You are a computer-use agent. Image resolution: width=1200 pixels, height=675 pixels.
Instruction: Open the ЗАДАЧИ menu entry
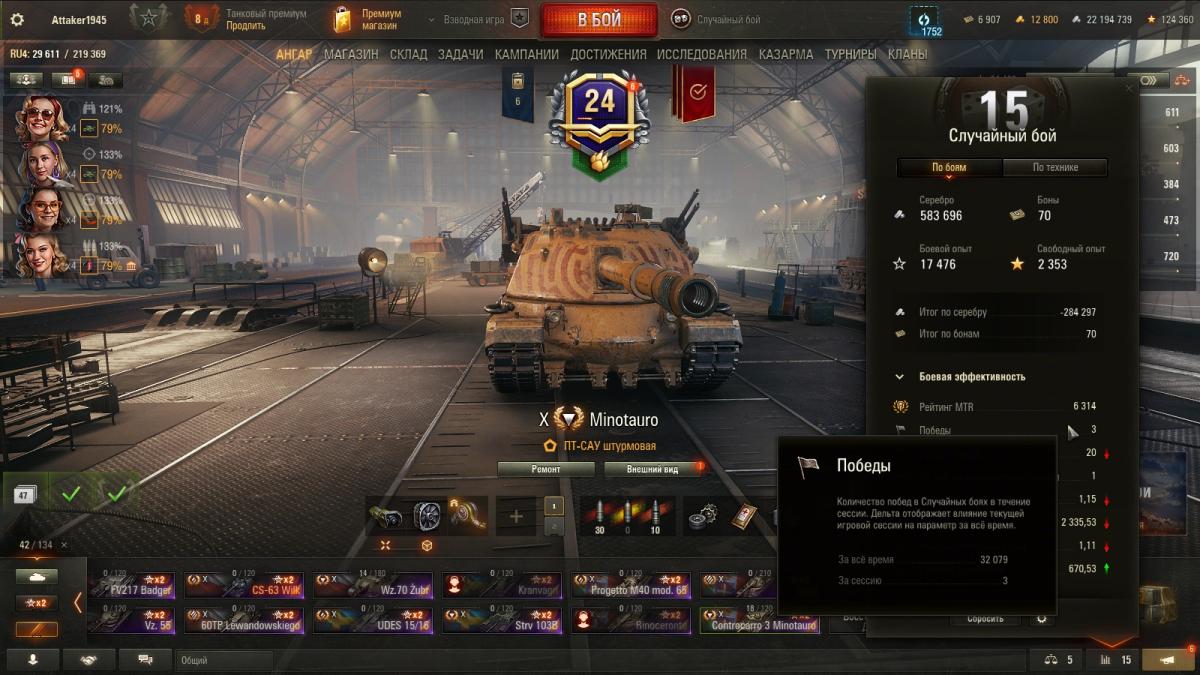pyautogui.click(x=460, y=54)
